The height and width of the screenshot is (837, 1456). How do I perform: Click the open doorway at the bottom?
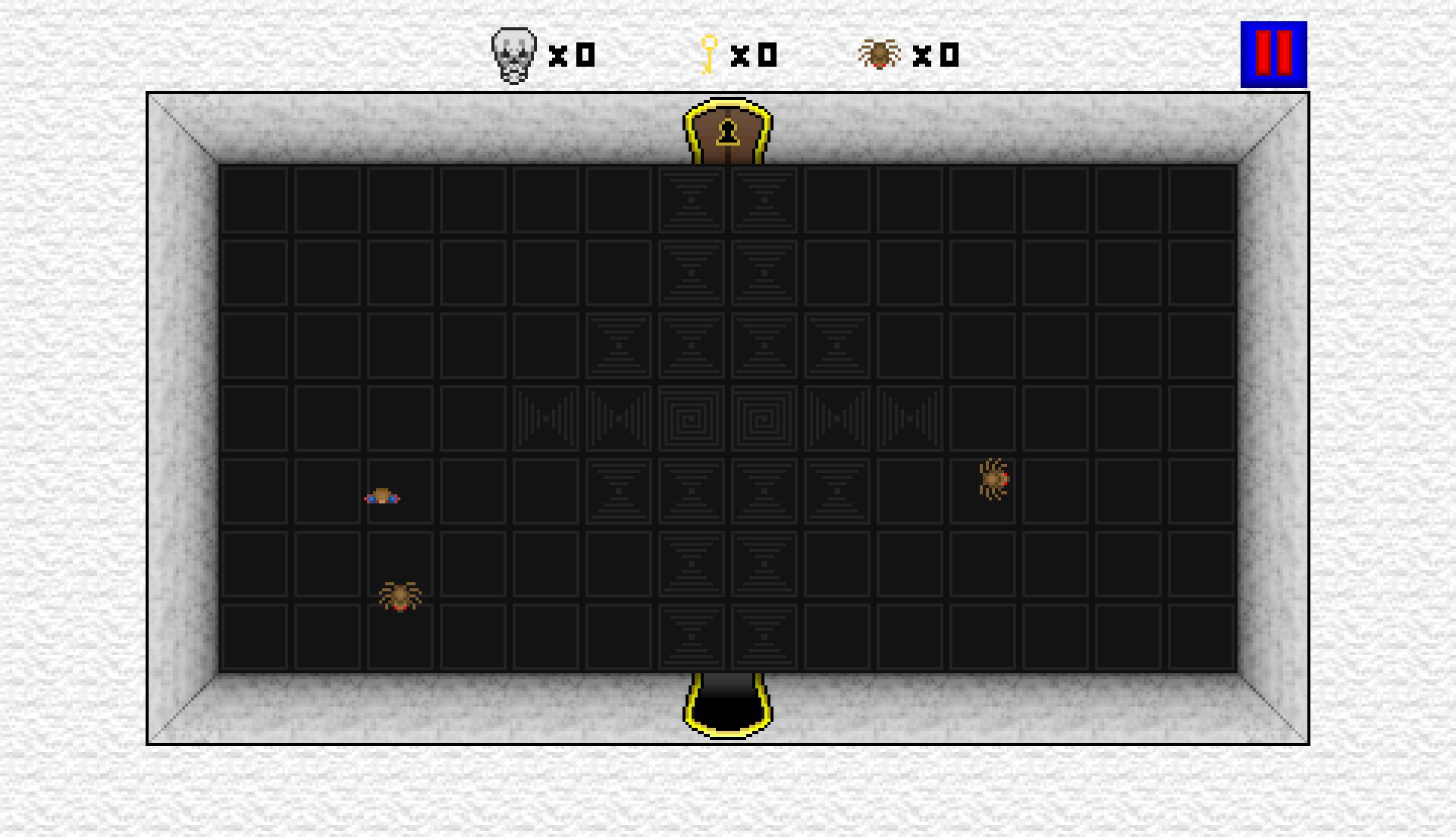(726, 701)
